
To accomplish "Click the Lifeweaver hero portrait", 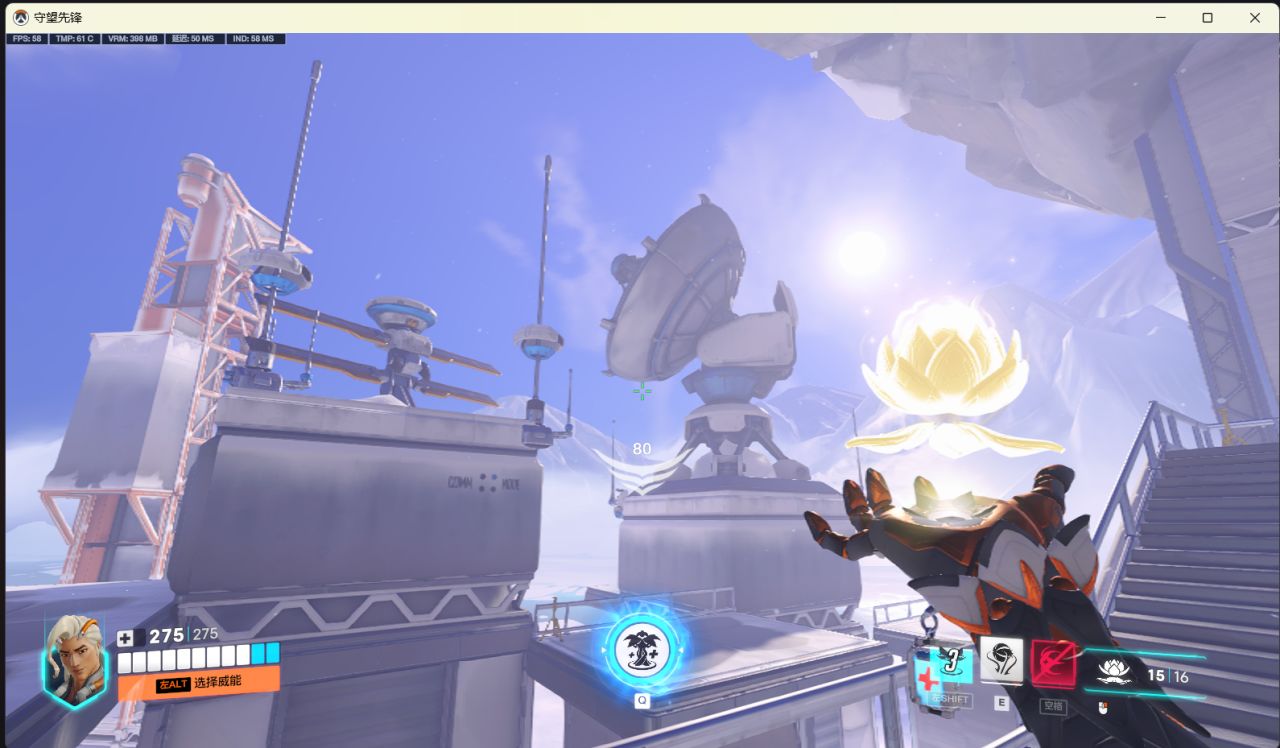I will pos(75,661).
